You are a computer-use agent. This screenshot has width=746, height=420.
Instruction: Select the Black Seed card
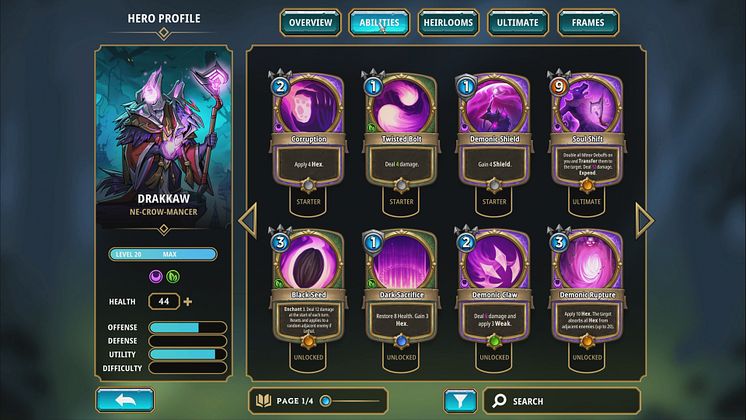tap(308, 295)
